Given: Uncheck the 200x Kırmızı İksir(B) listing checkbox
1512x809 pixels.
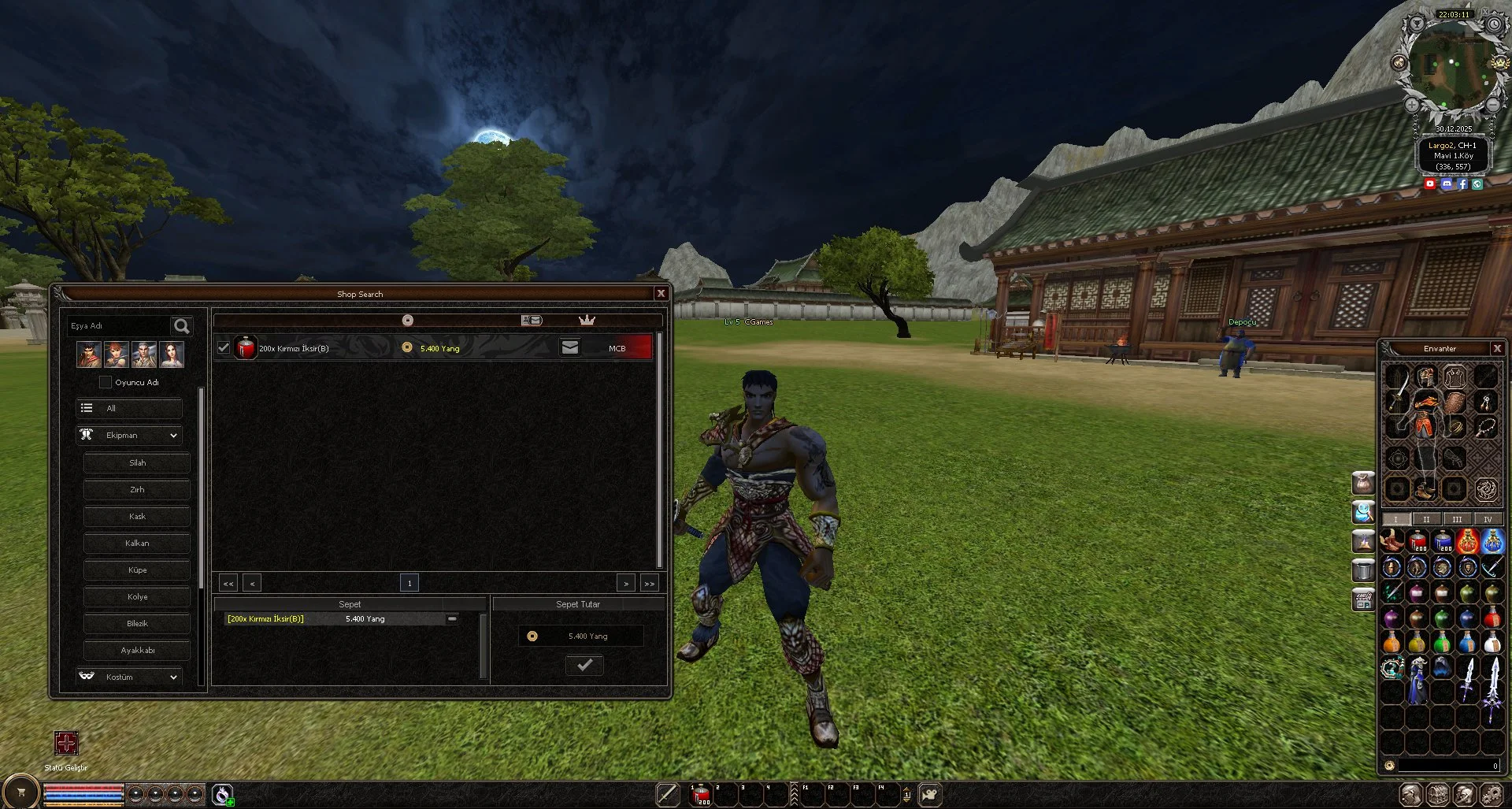Looking at the screenshot, I should (x=224, y=347).
